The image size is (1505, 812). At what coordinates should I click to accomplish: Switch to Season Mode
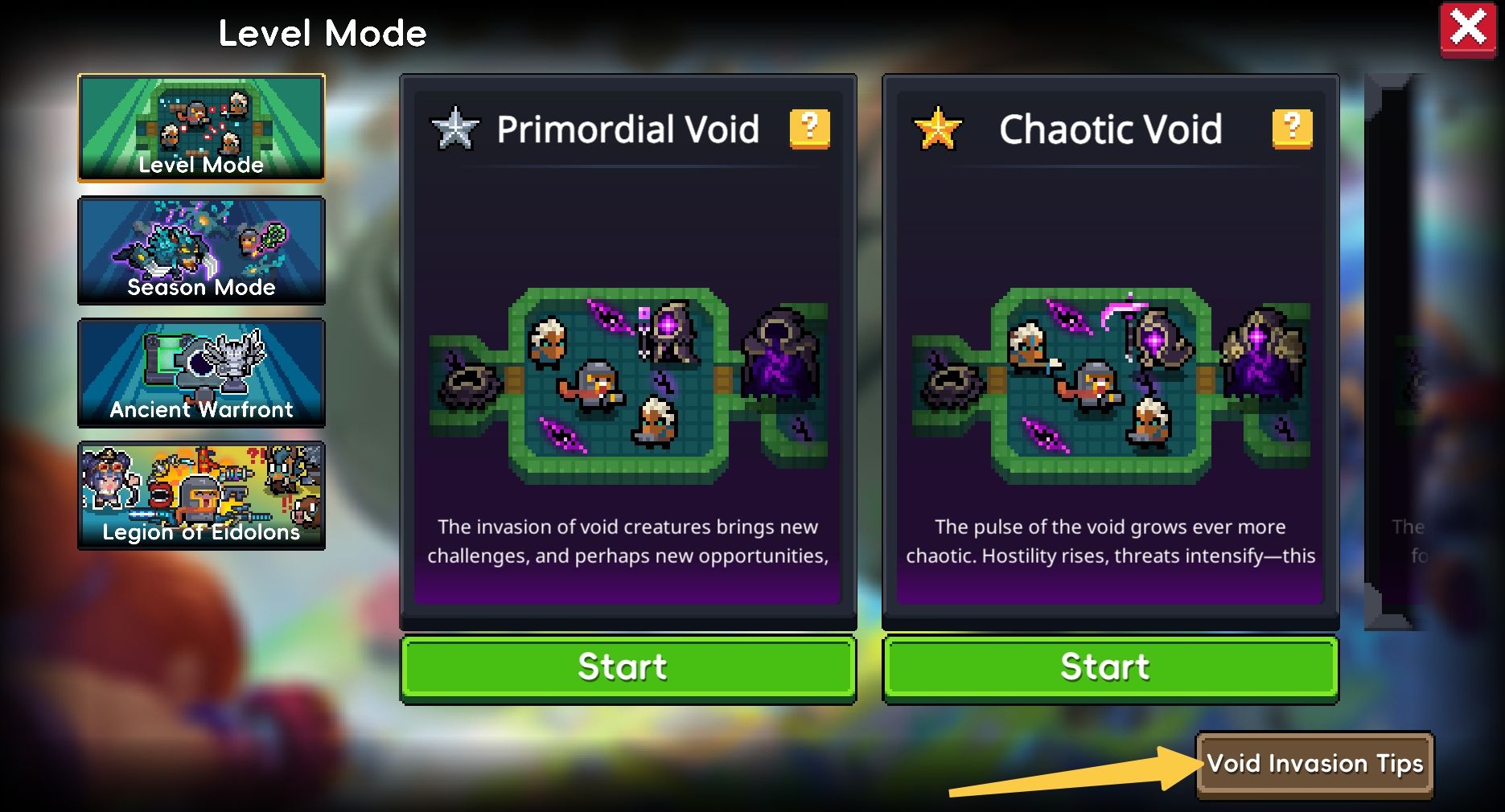click(x=201, y=250)
